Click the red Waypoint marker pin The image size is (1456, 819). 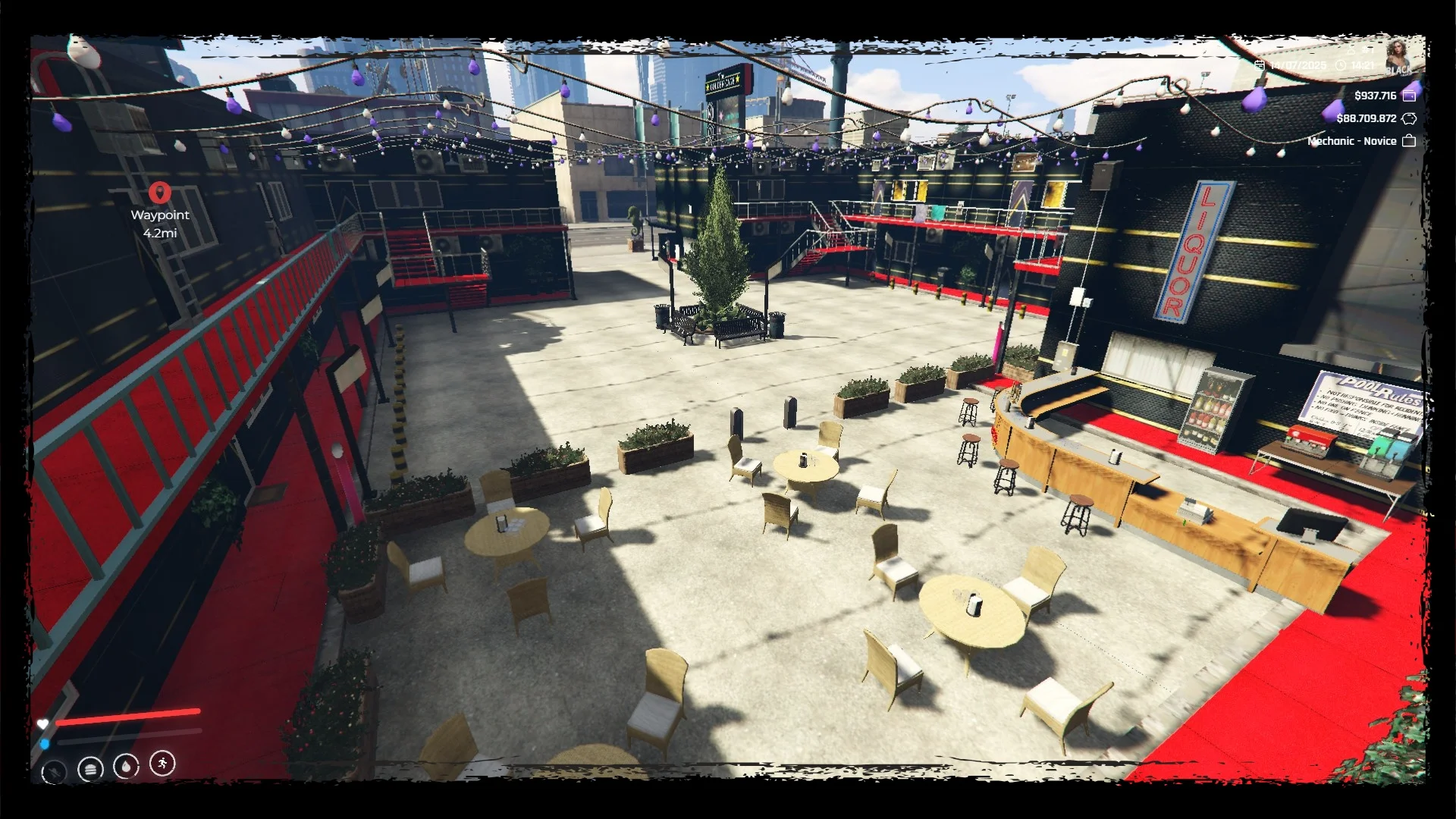pos(159,193)
